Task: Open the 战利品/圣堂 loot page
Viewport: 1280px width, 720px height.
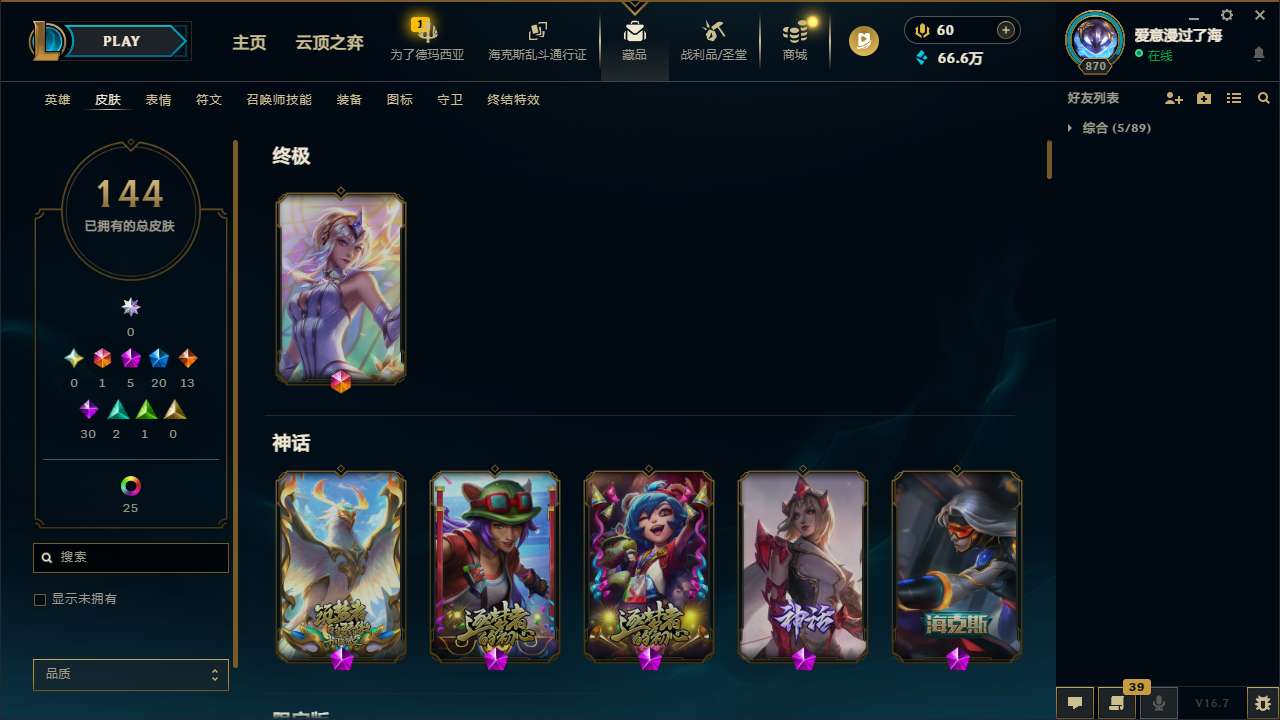Action: 713,40
